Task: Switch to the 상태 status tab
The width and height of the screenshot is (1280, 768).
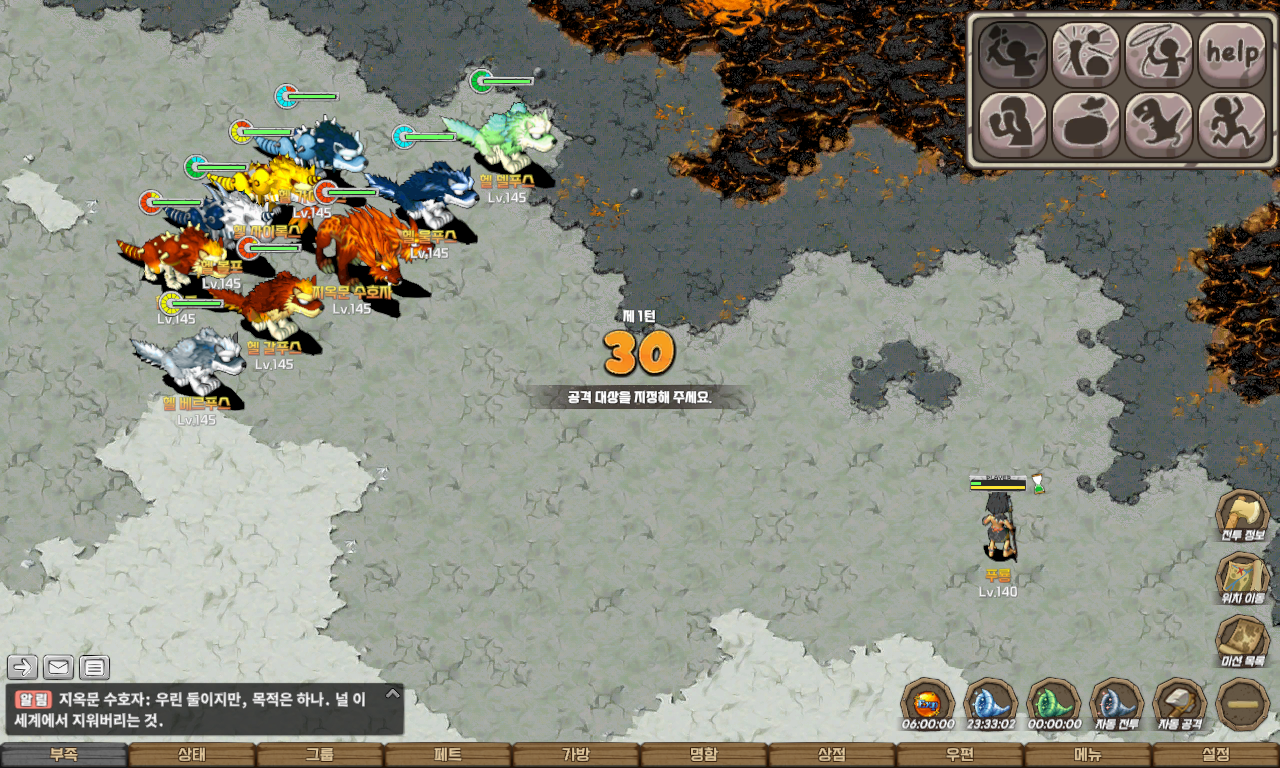Action: [x=192, y=755]
